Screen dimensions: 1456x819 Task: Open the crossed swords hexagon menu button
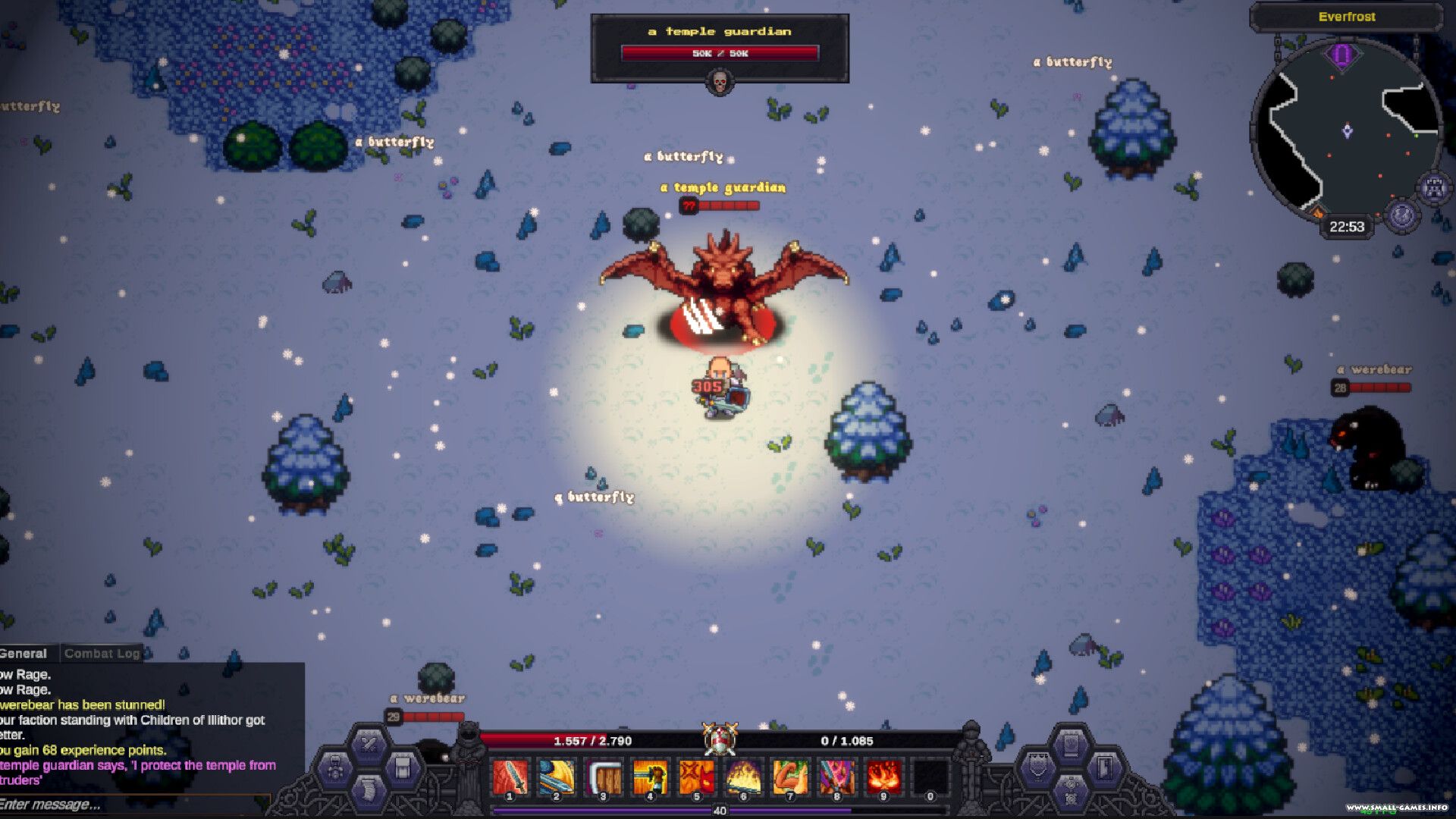369,743
